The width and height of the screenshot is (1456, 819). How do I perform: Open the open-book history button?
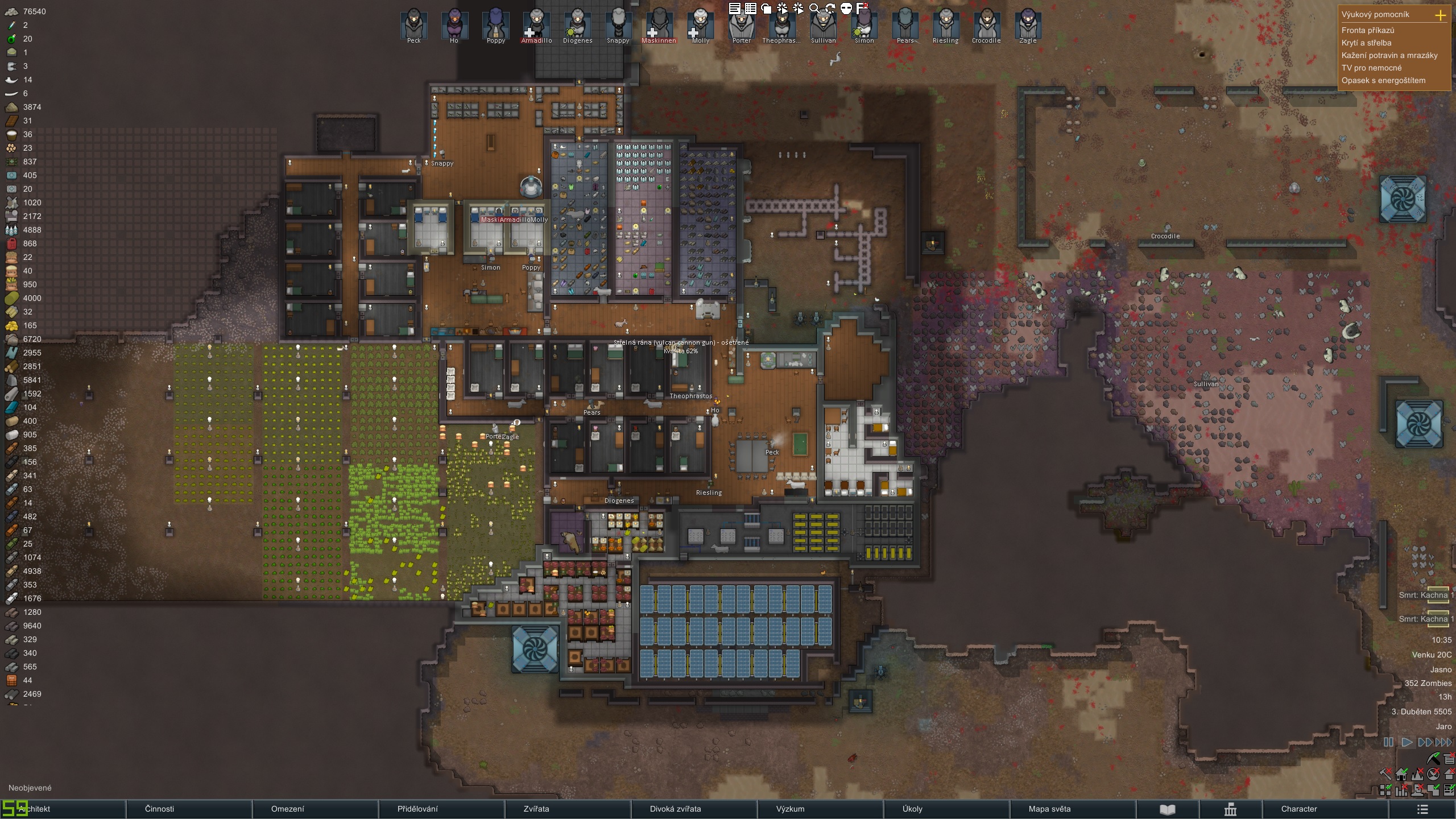pyautogui.click(x=1167, y=809)
